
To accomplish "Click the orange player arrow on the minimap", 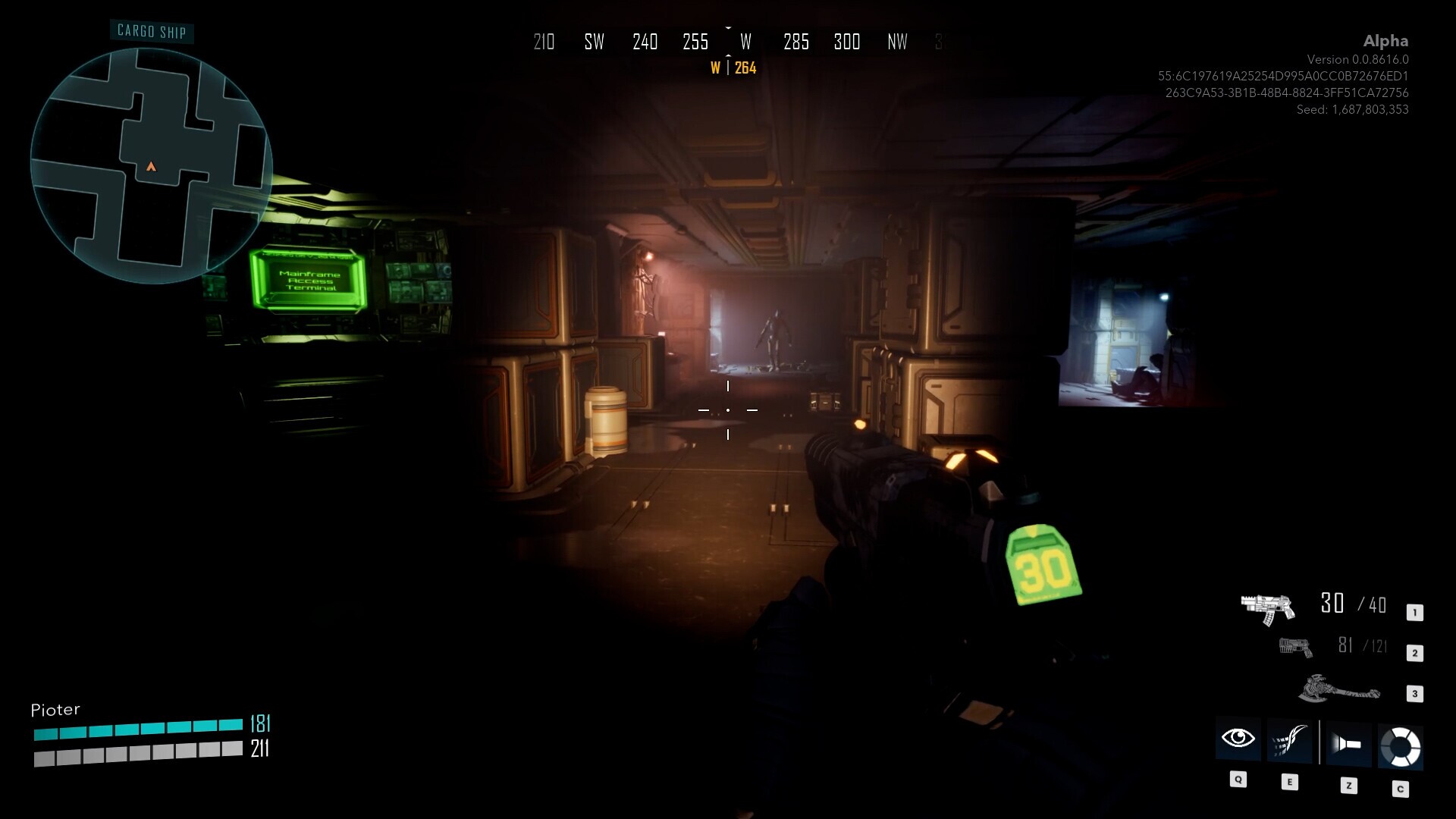I will click(151, 165).
